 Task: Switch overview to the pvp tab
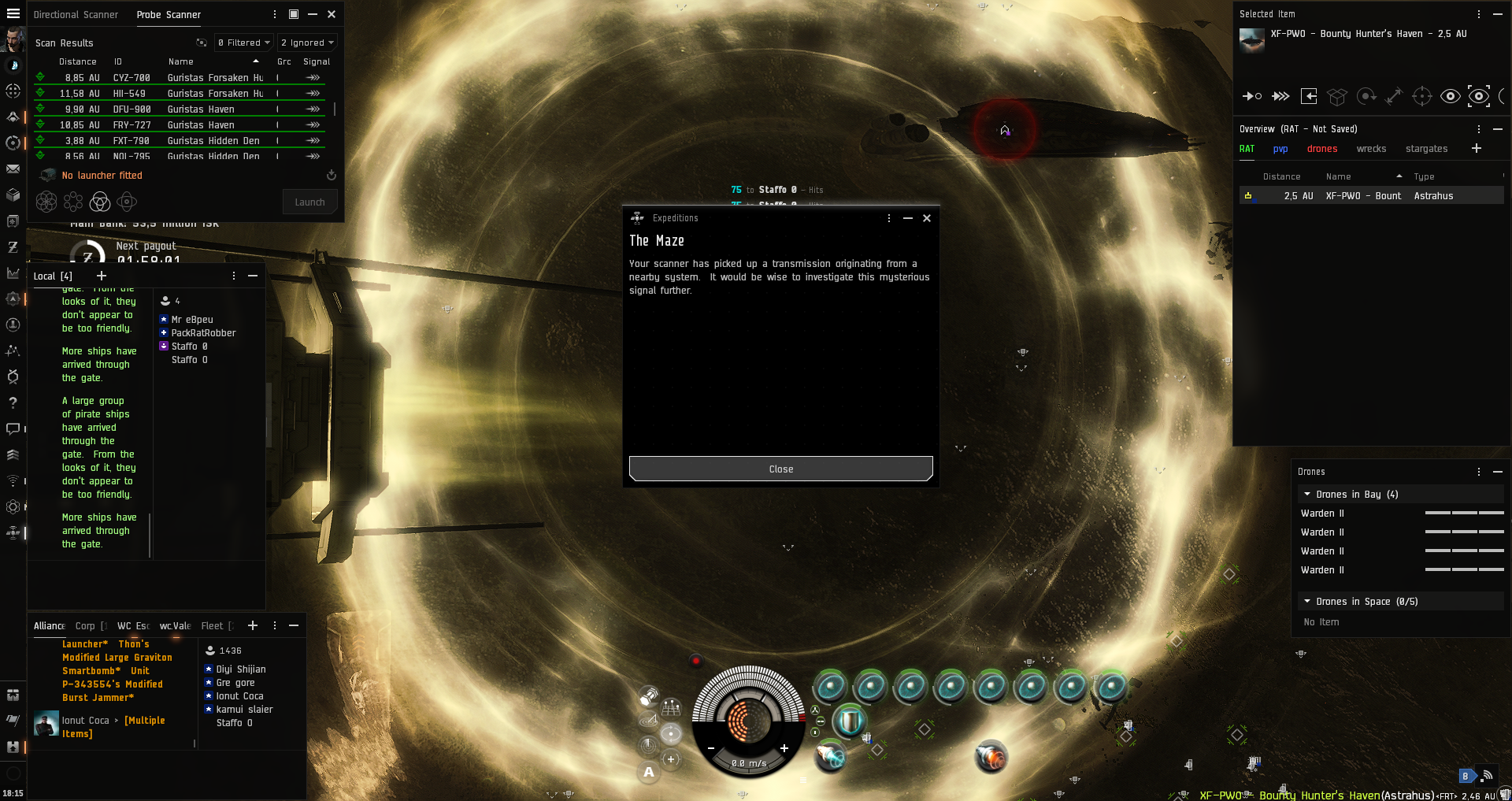[1280, 149]
